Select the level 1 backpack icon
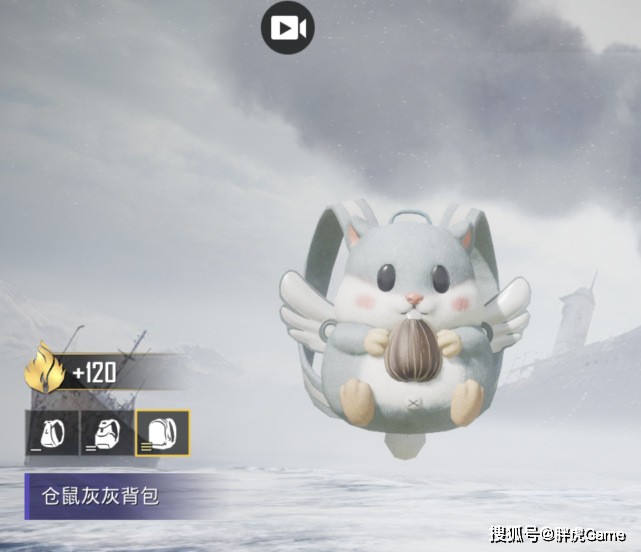This screenshot has height=552, width=641. 52,432
